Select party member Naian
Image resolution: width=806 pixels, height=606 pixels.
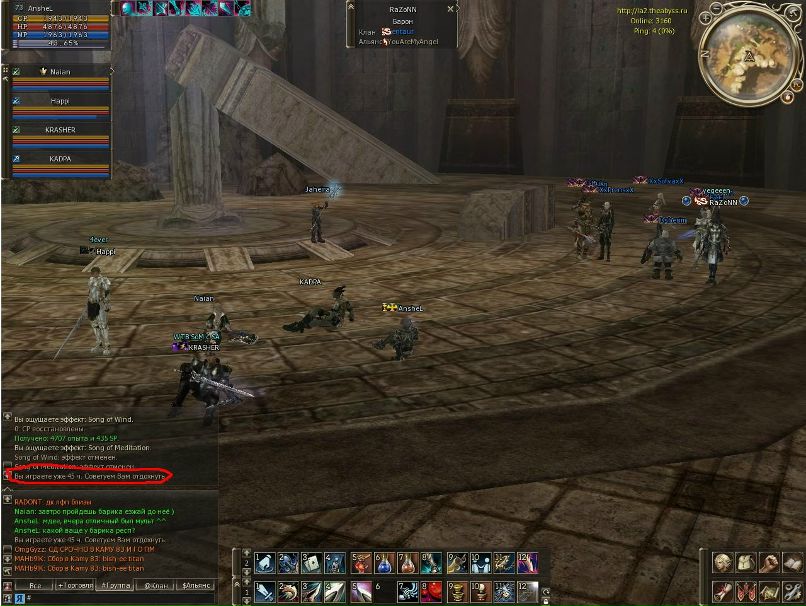pyautogui.click(x=61, y=72)
